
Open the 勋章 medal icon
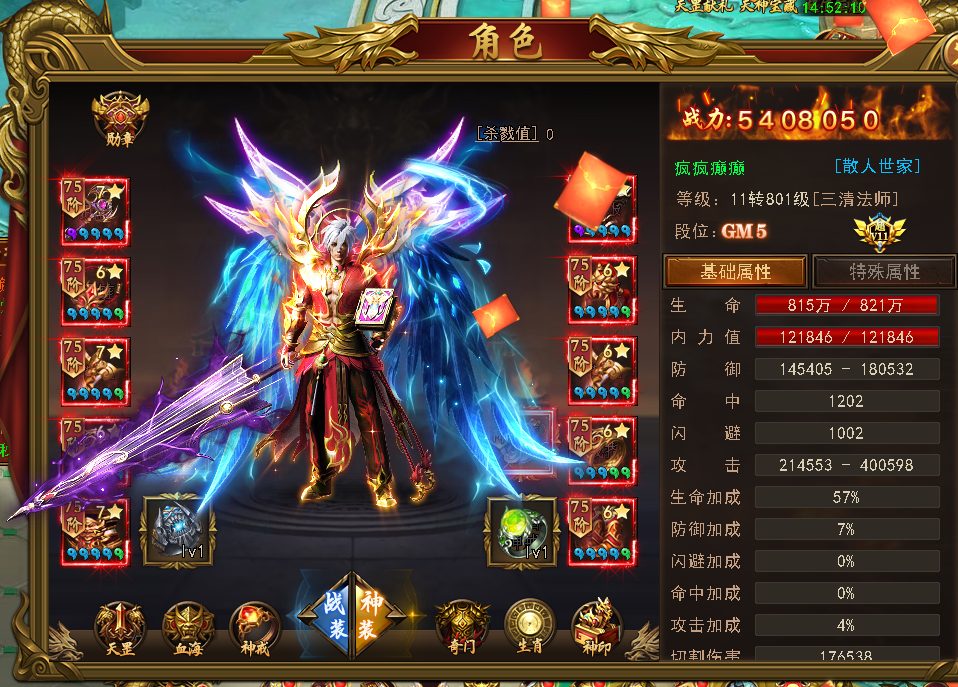point(120,116)
